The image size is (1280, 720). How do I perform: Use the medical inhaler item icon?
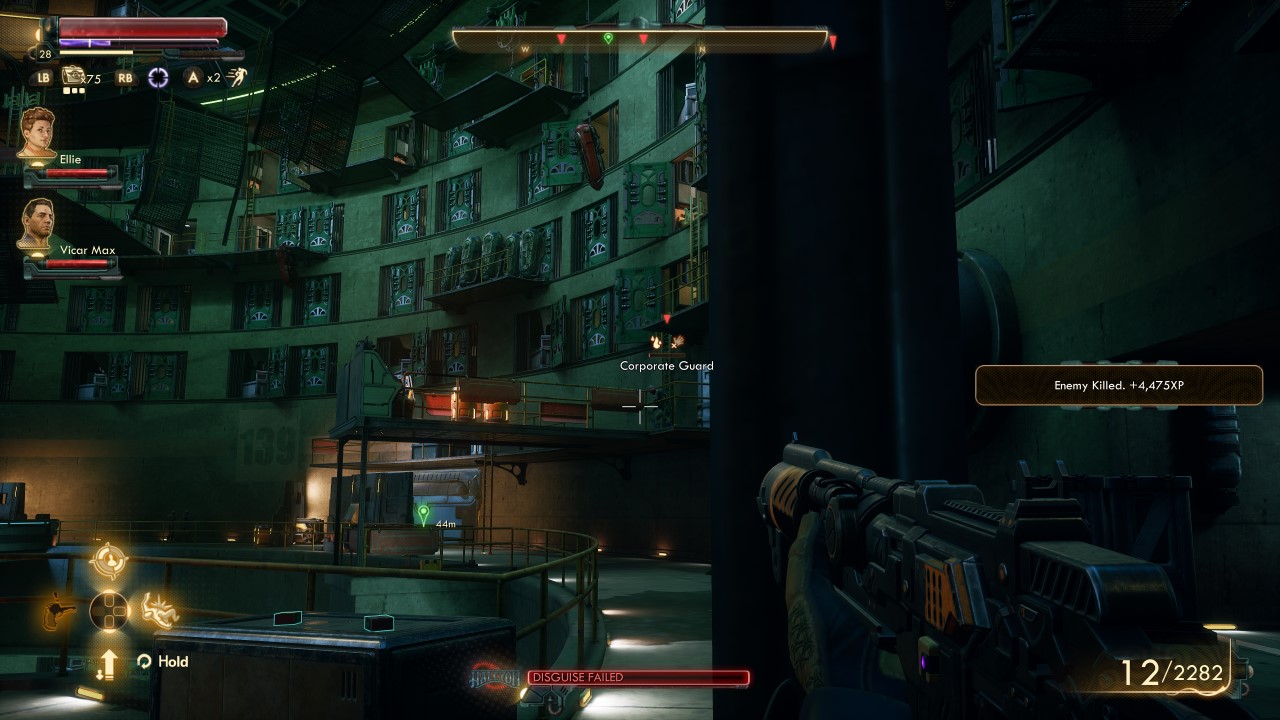click(73, 76)
